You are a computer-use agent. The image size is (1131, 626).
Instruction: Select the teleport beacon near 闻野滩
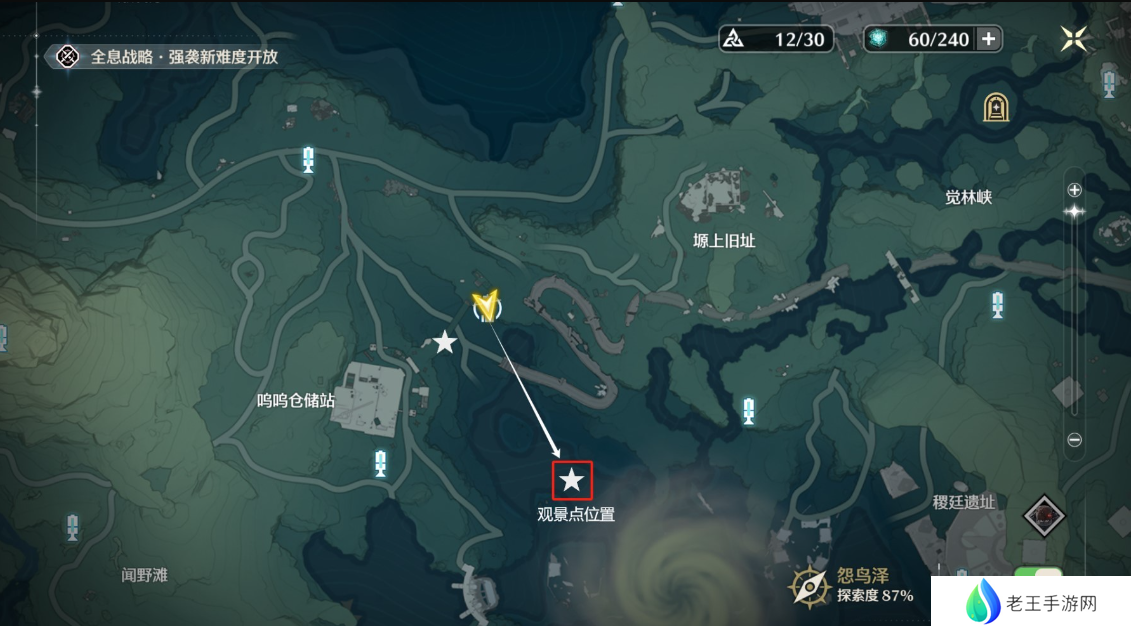click(x=72, y=527)
